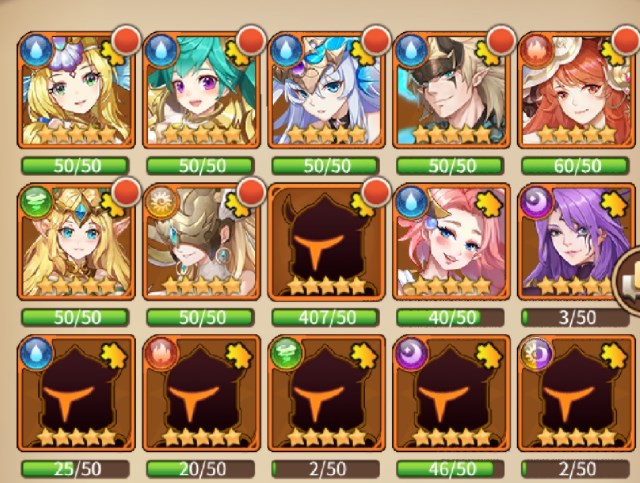Open the wind silhouette shard with 2/50
The width and height of the screenshot is (640, 483).
pyautogui.click(x=326, y=395)
